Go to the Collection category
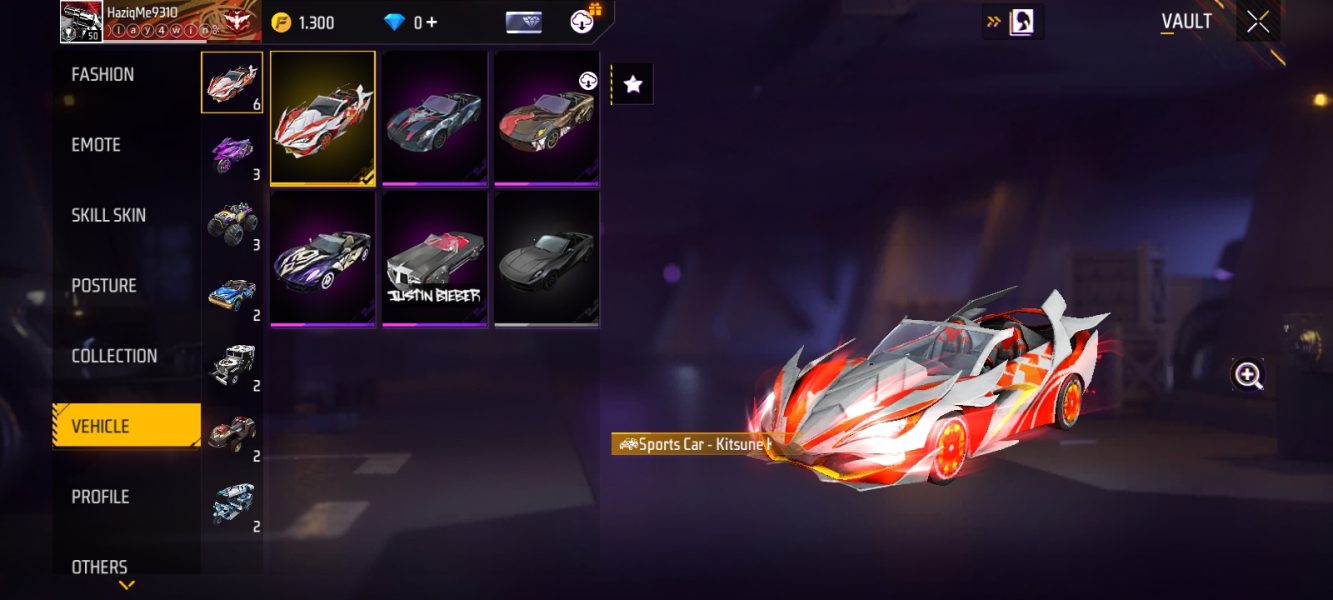Screen dimensions: 1333x600 (x=114, y=356)
